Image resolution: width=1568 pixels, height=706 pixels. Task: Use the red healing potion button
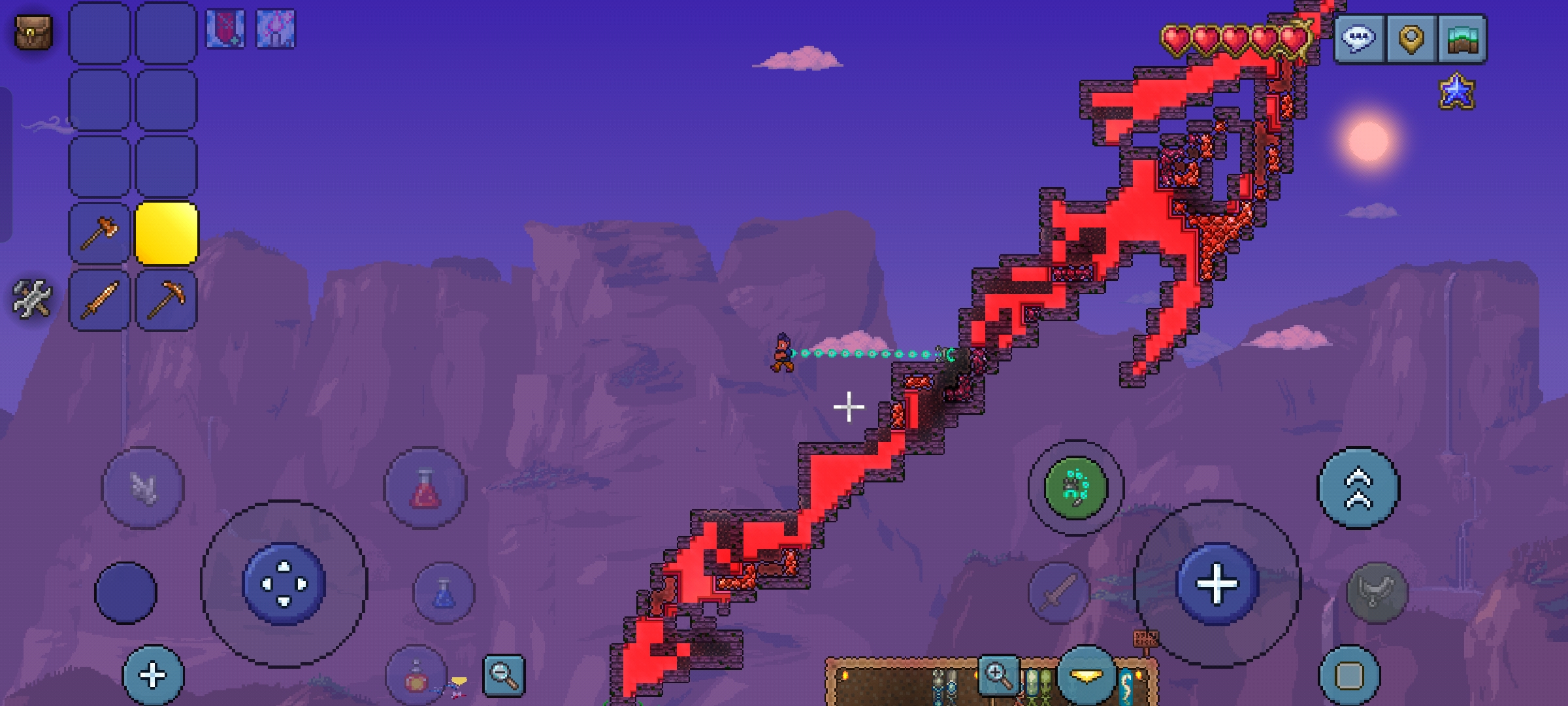point(425,488)
